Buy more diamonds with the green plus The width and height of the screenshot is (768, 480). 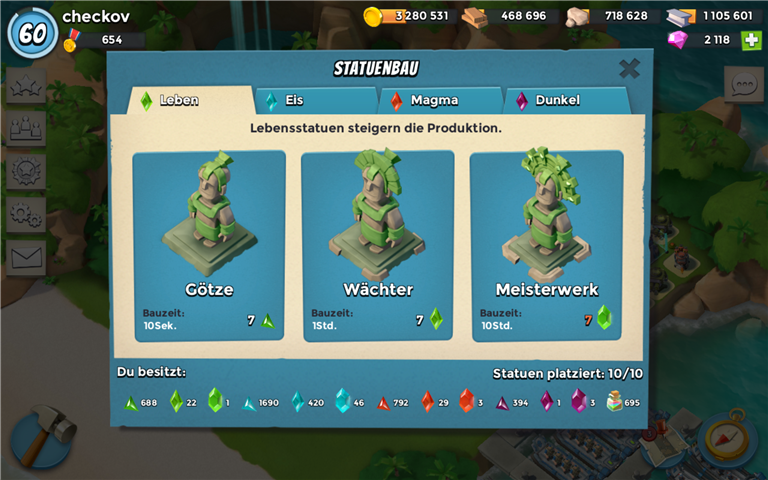coord(751,40)
